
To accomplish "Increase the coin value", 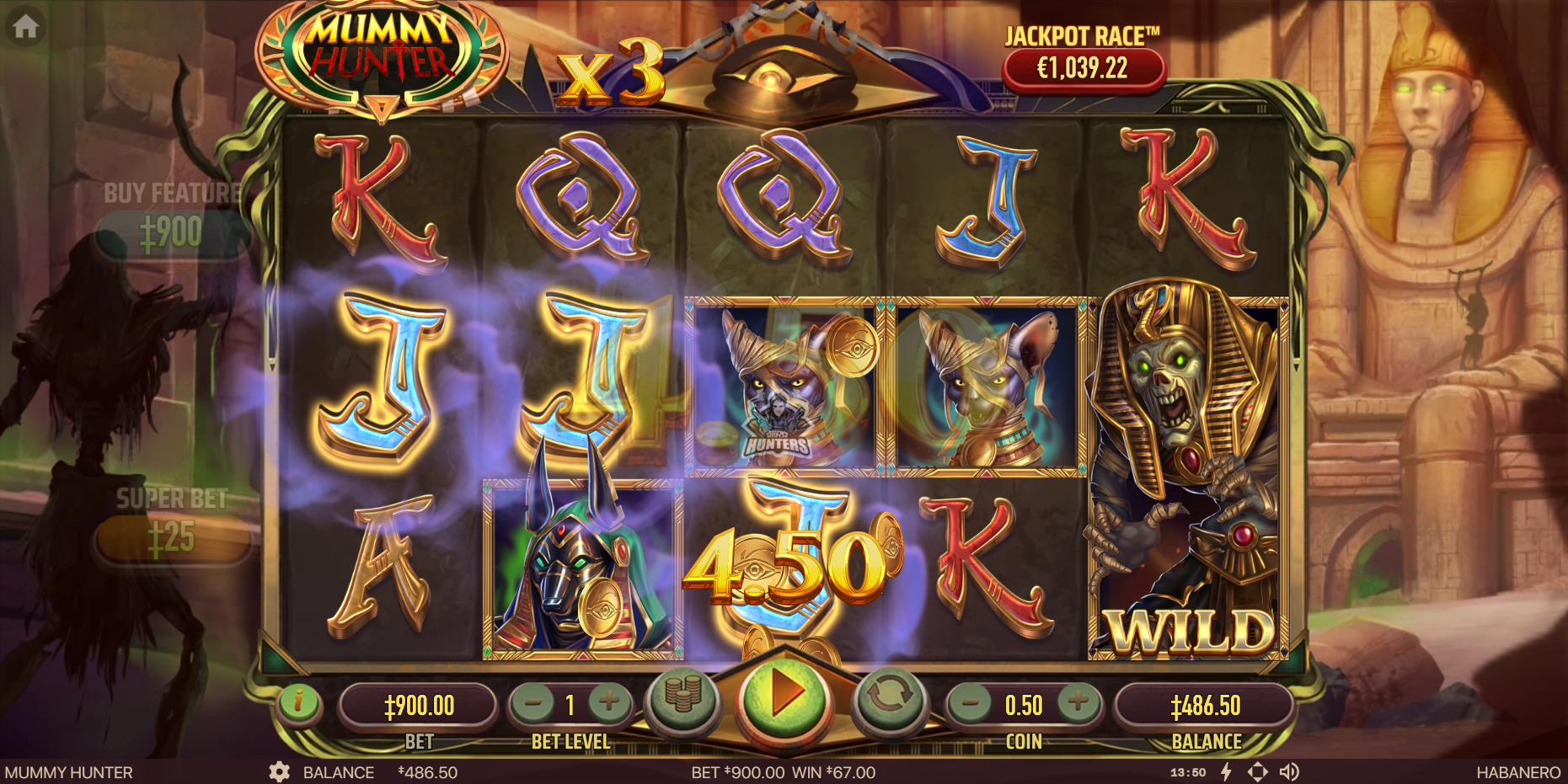I will 1078,702.
